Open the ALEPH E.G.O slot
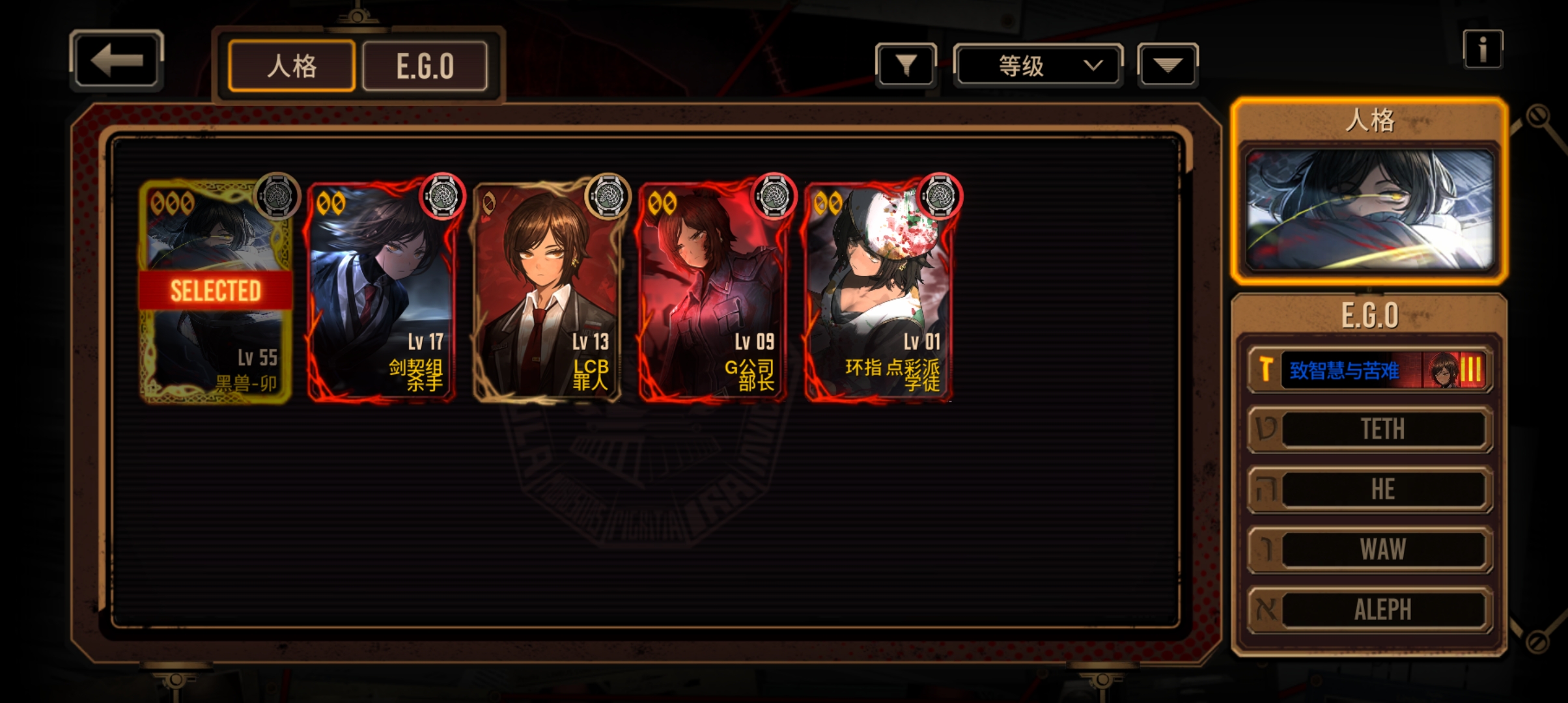This screenshot has height=703, width=1568. (x=1370, y=610)
